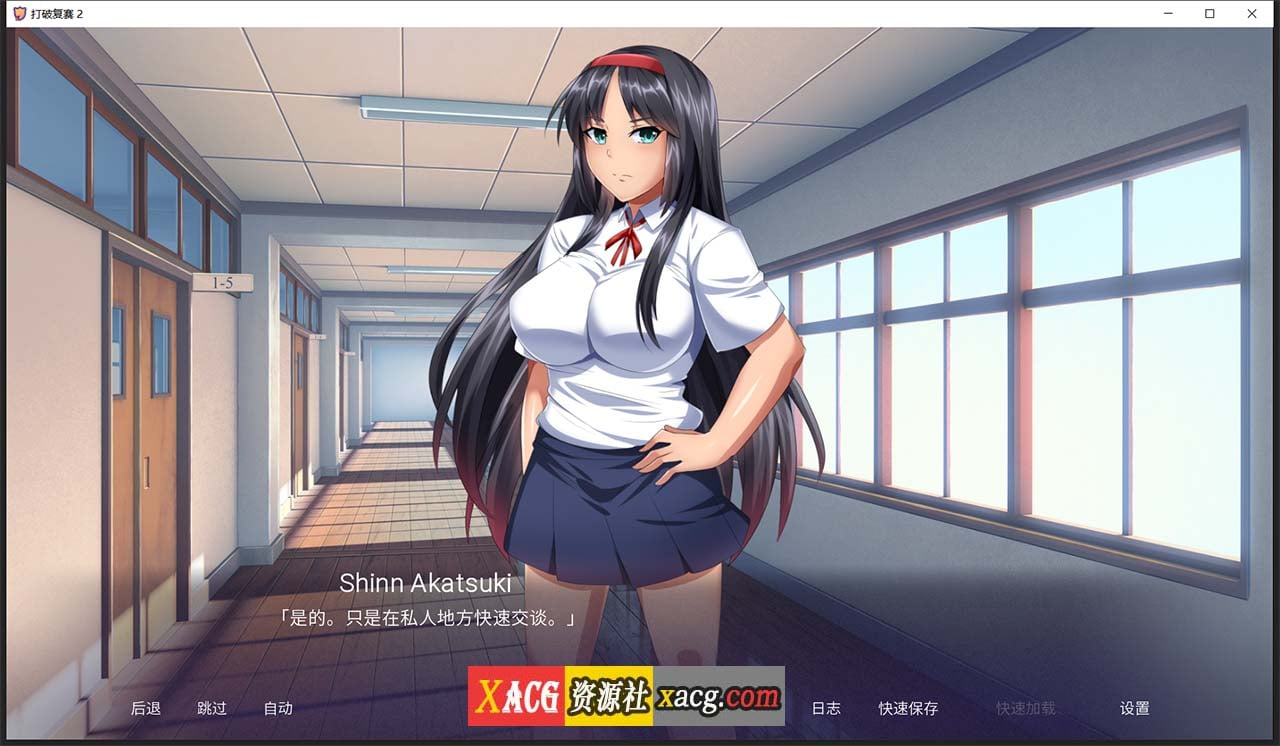Minimize the game window
The height and width of the screenshot is (746, 1280).
click(1167, 13)
